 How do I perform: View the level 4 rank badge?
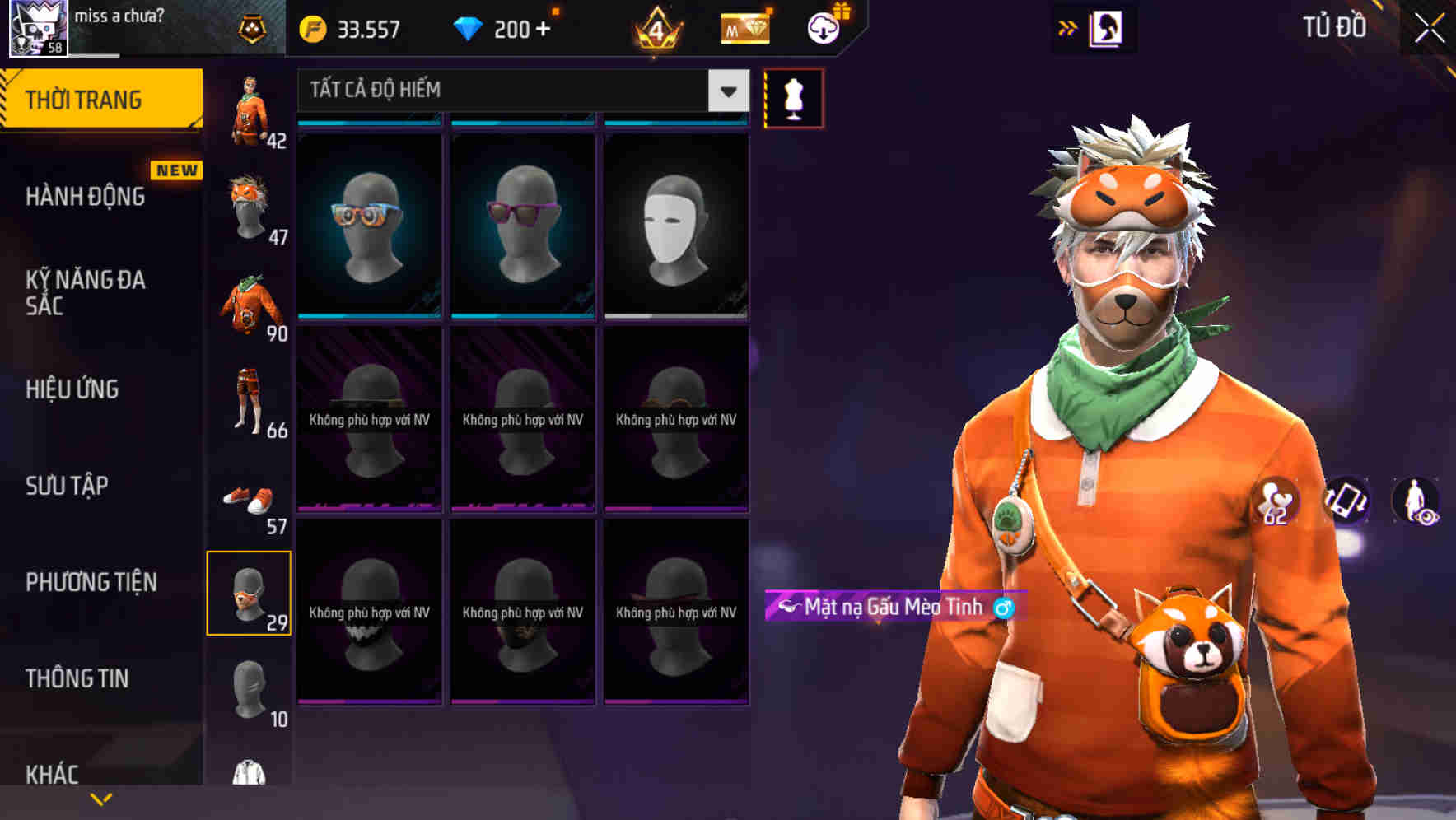[655, 28]
